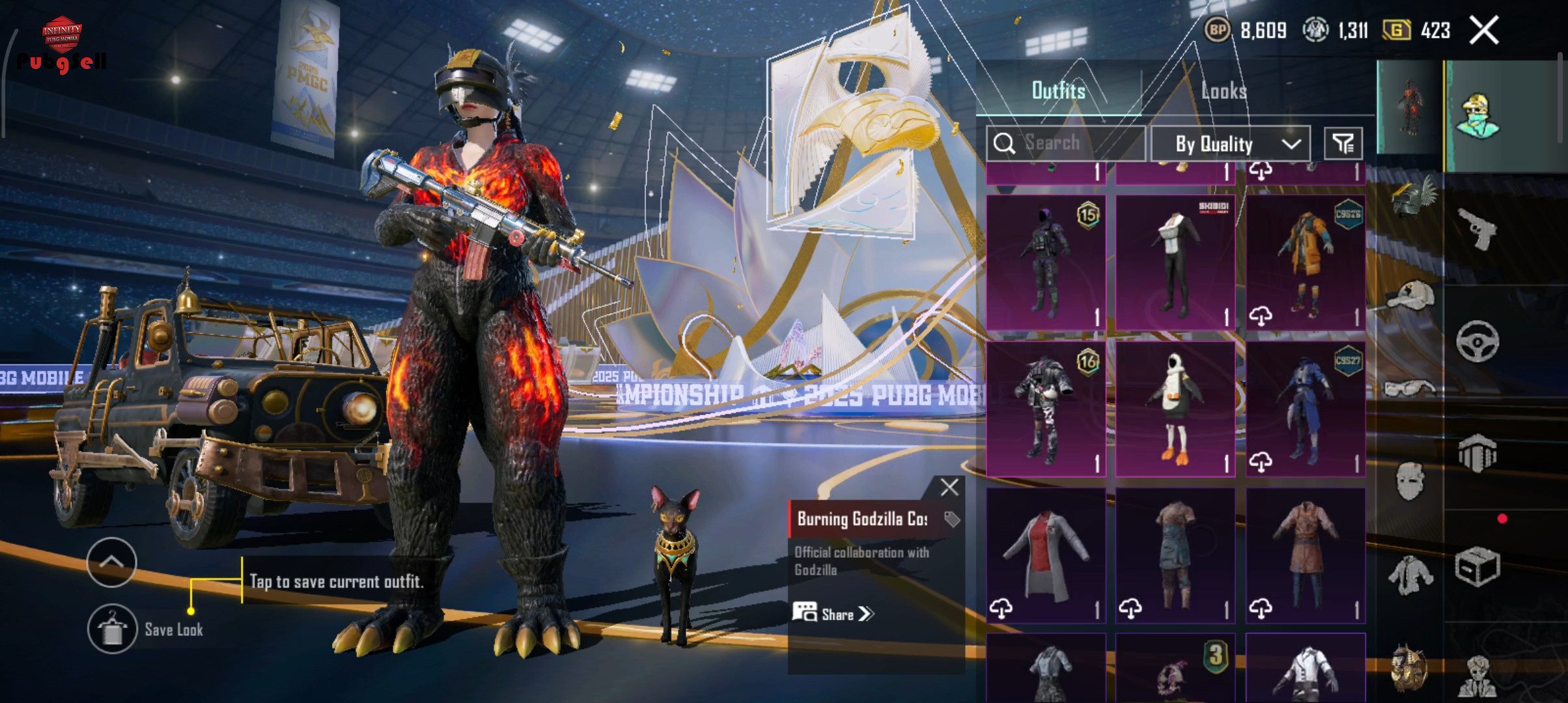Open the pistol weapon skins category
1568x703 pixels.
pyautogui.click(x=1476, y=229)
